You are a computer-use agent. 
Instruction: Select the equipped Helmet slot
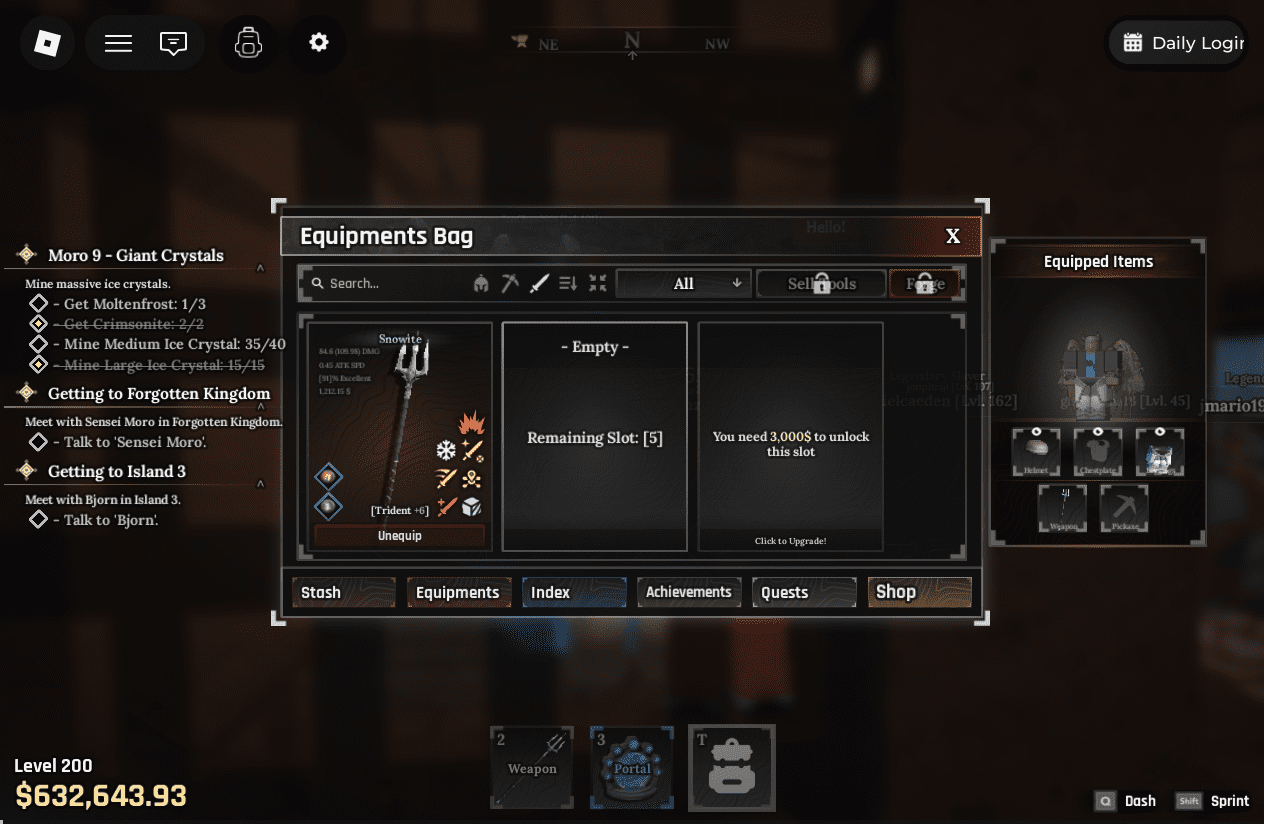(1036, 452)
